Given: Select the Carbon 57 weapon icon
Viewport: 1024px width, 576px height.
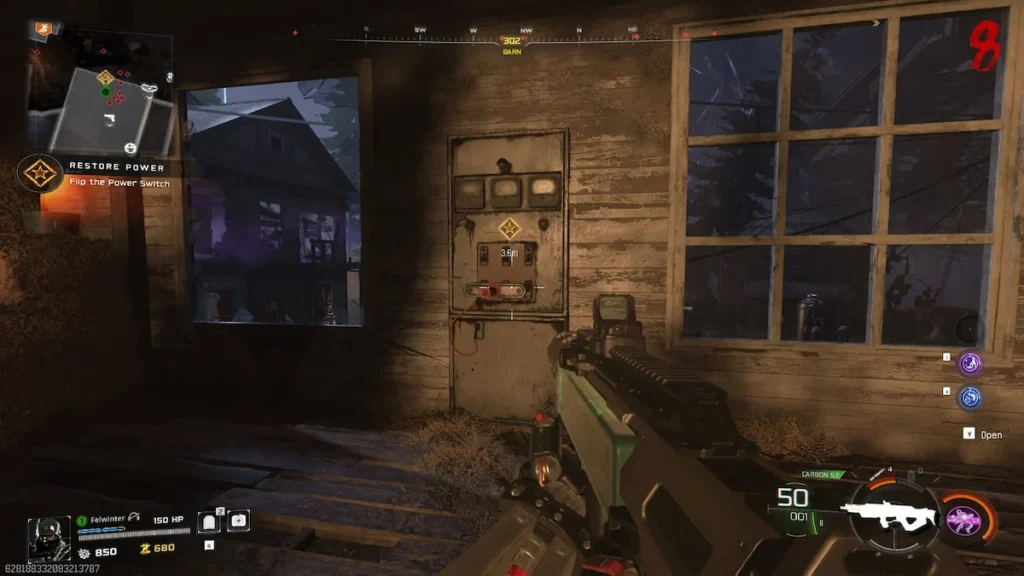Looking at the screenshot, I should point(877,511).
